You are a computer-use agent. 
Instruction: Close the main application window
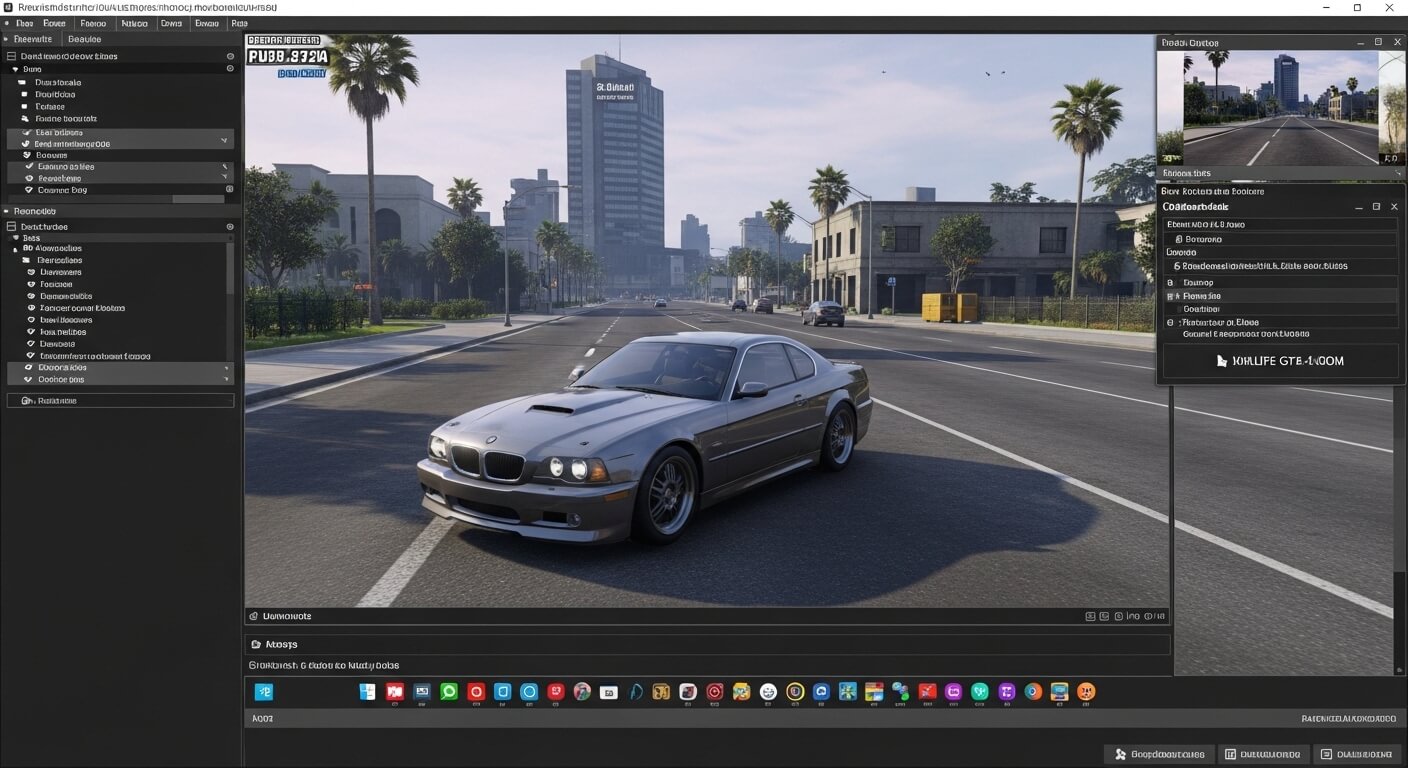tap(1388, 8)
